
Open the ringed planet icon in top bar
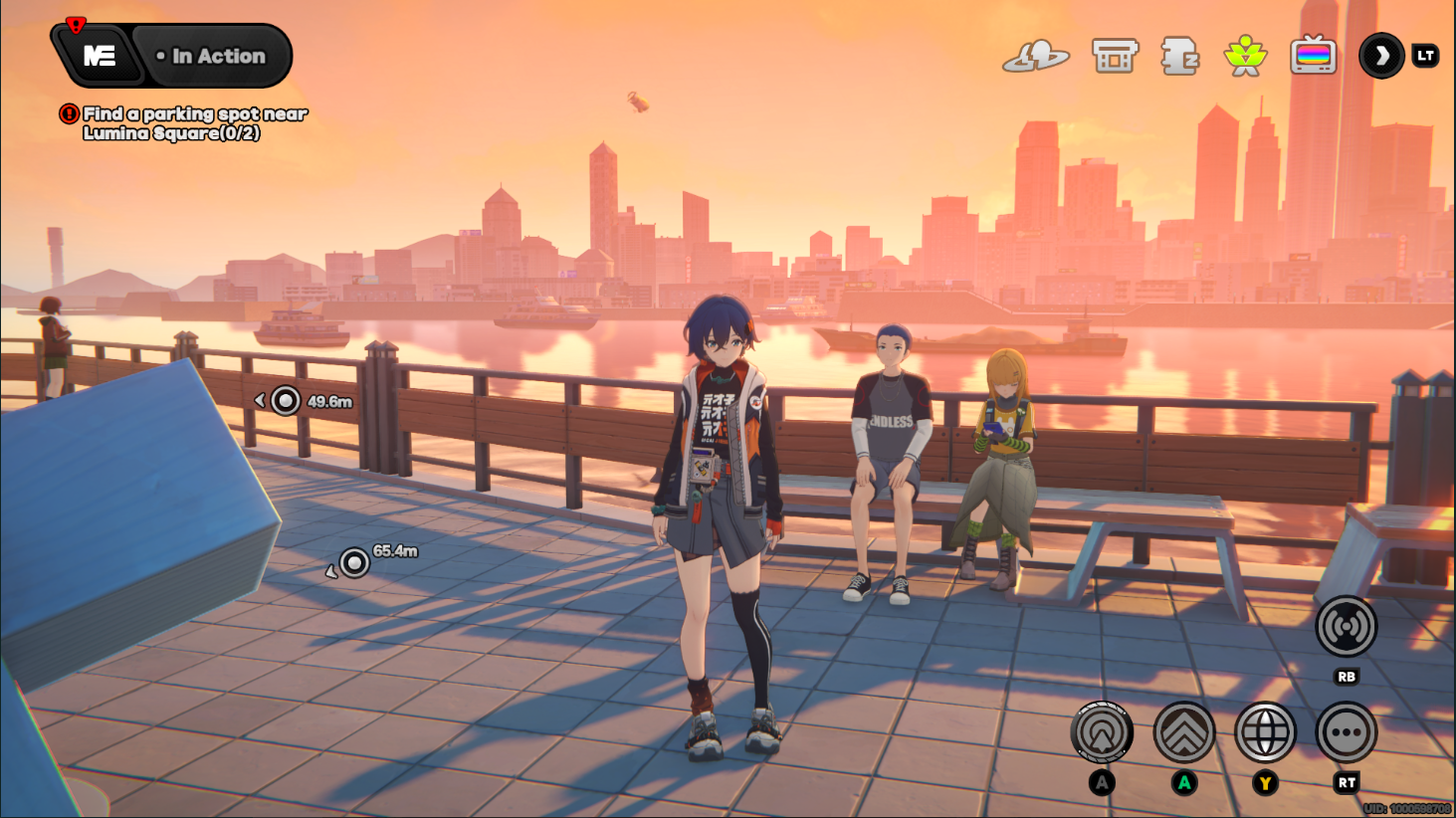coord(1035,57)
